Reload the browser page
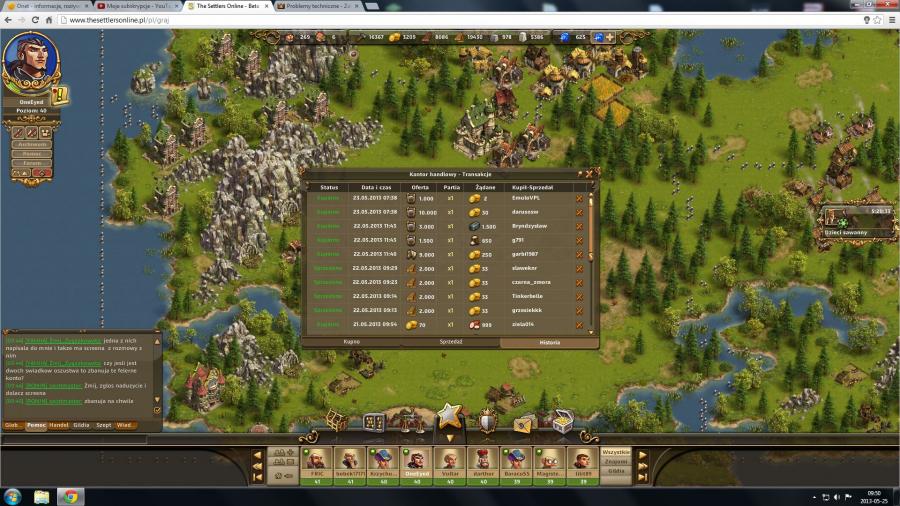Viewport: 900px width, 506px height. (x=35, y=19)
